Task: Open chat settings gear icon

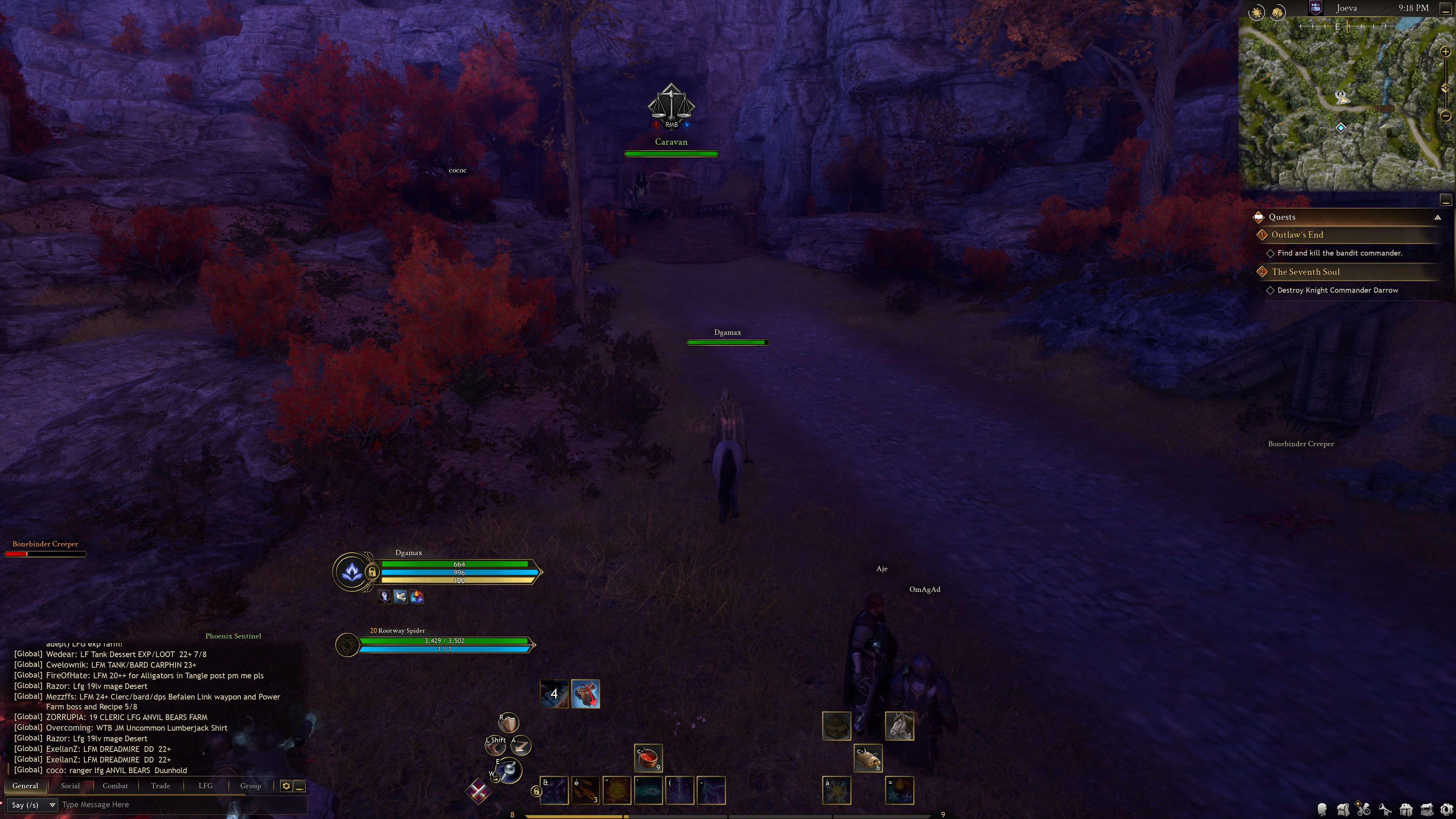Action: (286, 786)
